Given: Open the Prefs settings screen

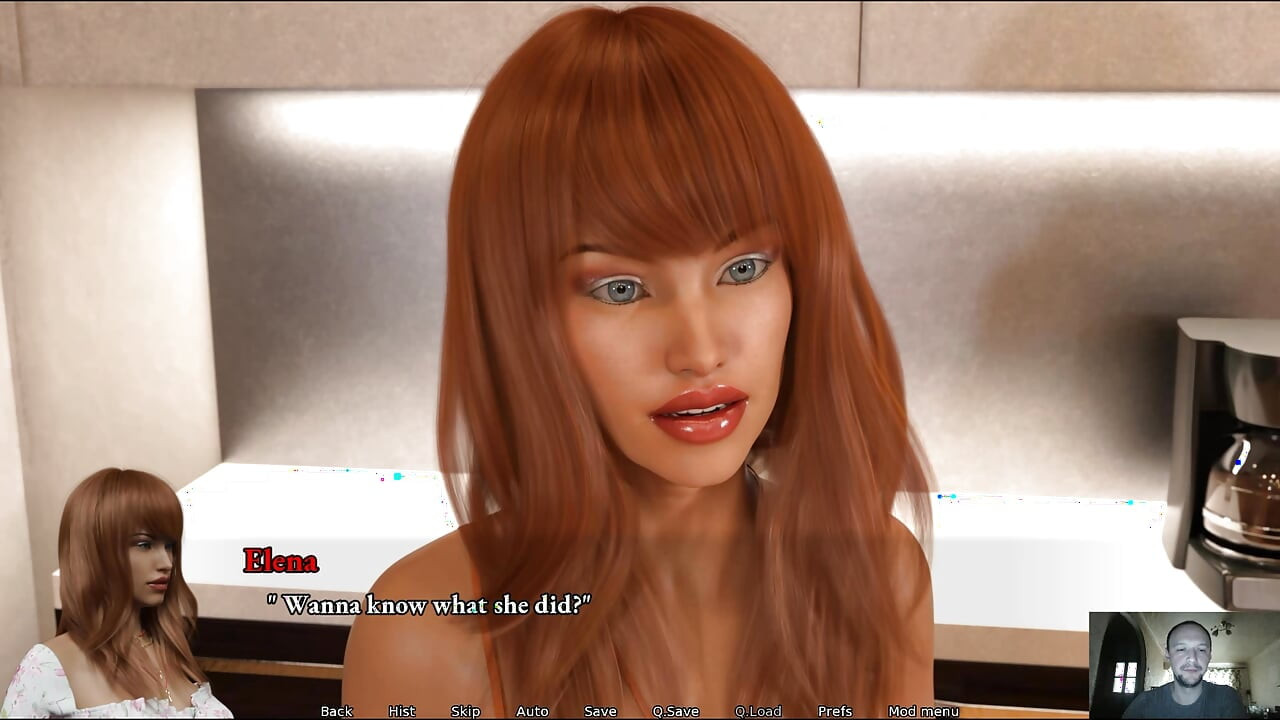Looking at the screenshot, I should click(834, 710).
